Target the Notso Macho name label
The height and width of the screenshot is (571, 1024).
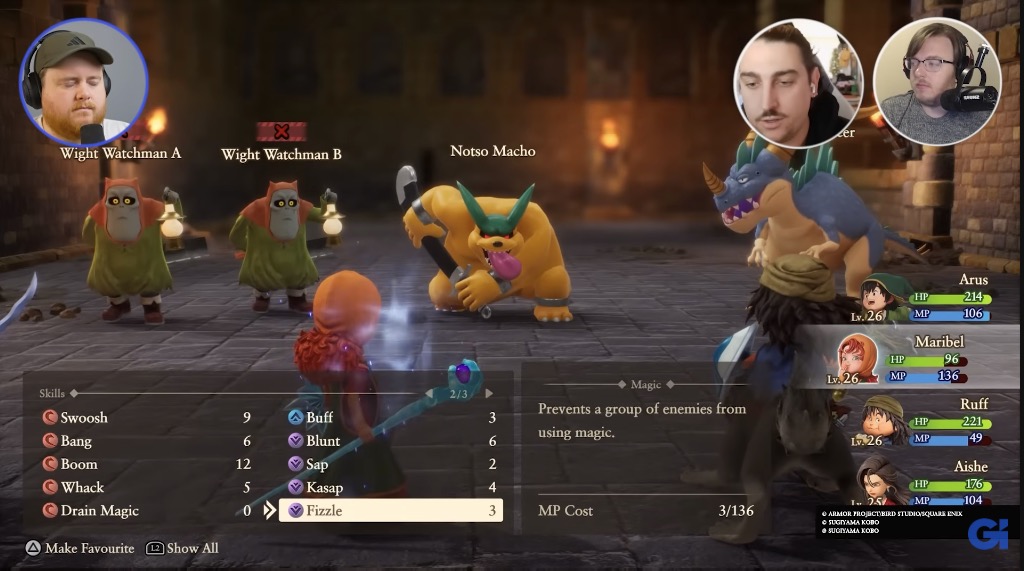pyautogui.click(x=493, y=151)
